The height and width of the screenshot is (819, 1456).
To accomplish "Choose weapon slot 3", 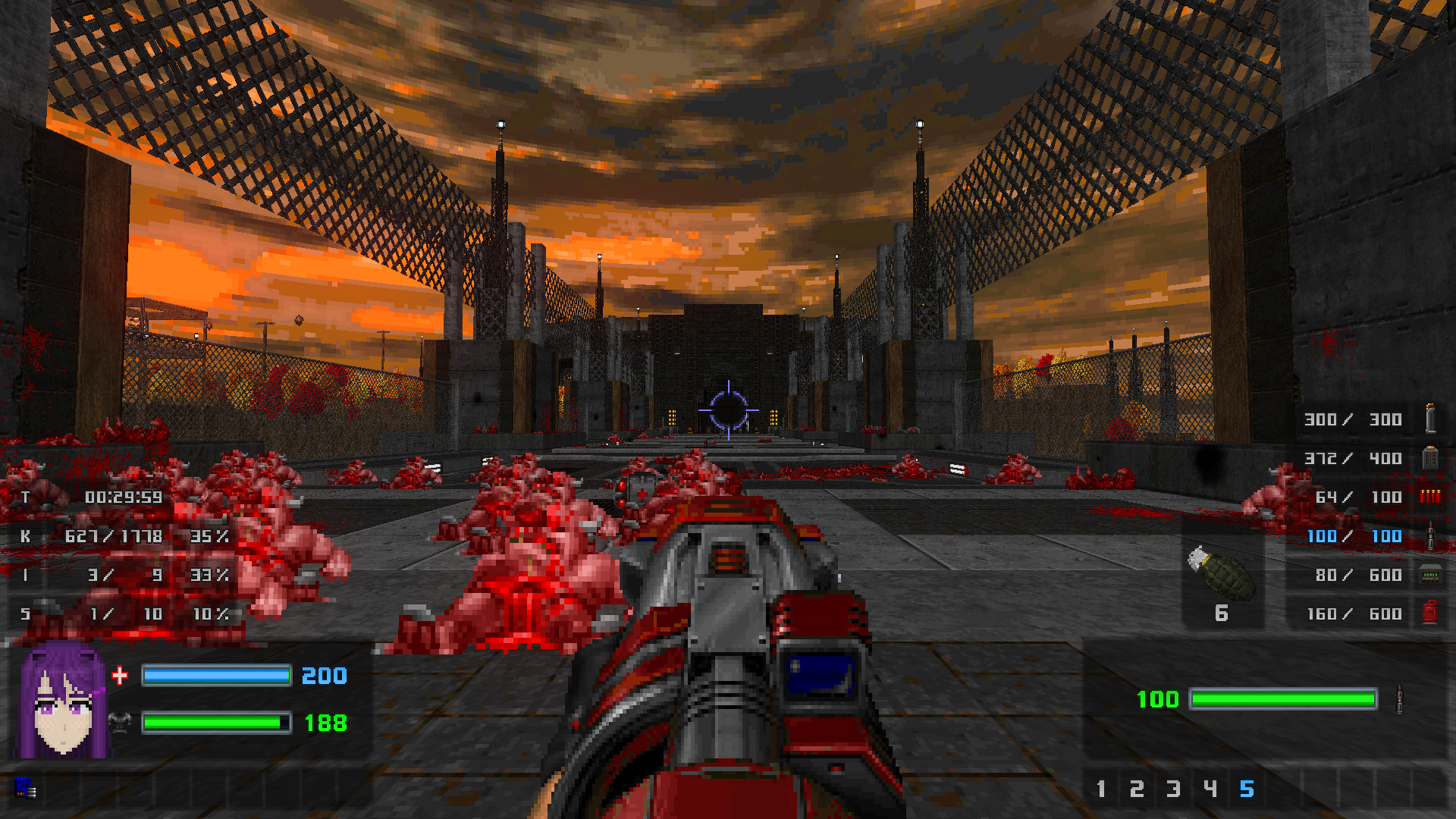I will (x=1173, y=789).
